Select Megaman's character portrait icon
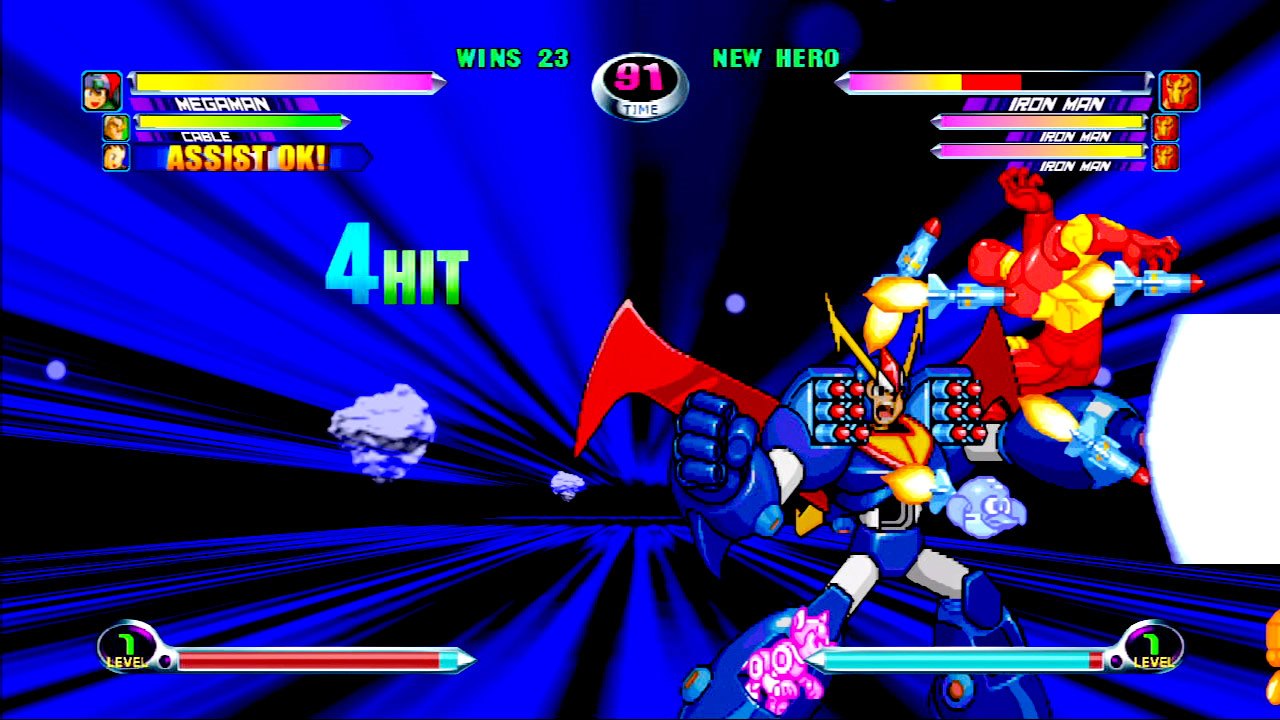Image resolution: width=1280 pixels, height=720 pixels. pyautogui.click(x=101, y=90)
